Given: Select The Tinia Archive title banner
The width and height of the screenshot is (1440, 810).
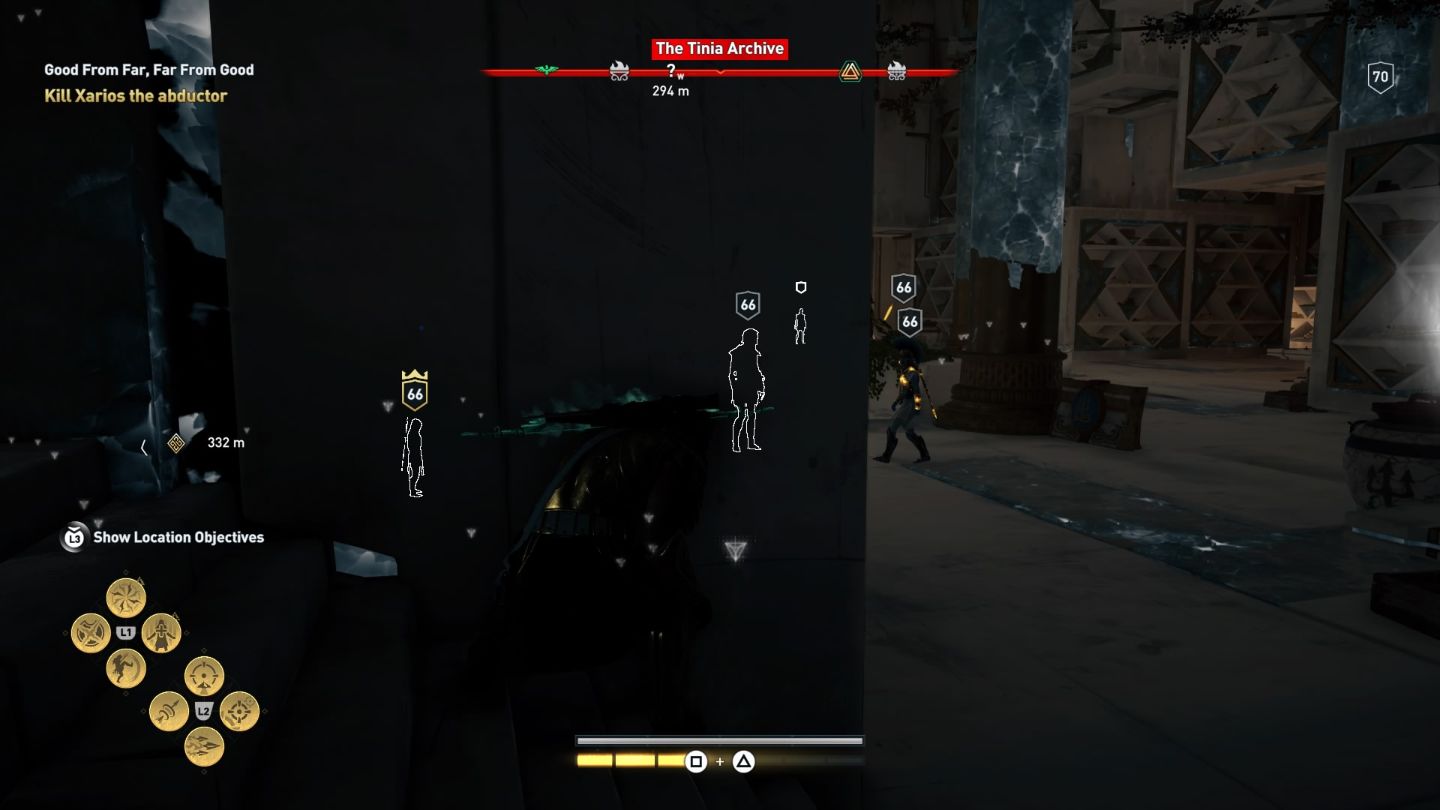Looking at the screenshot, I should tap(722, 48).
